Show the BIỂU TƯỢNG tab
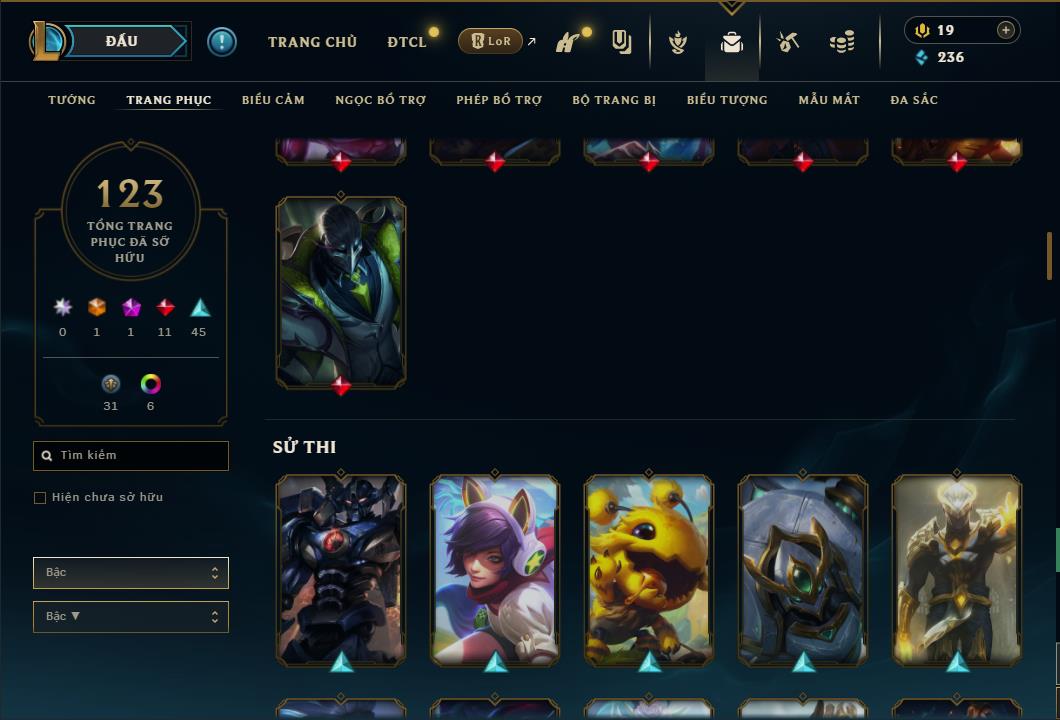Image resolution: width=1060 pixels, height=720 pixels. click(727, 100)
